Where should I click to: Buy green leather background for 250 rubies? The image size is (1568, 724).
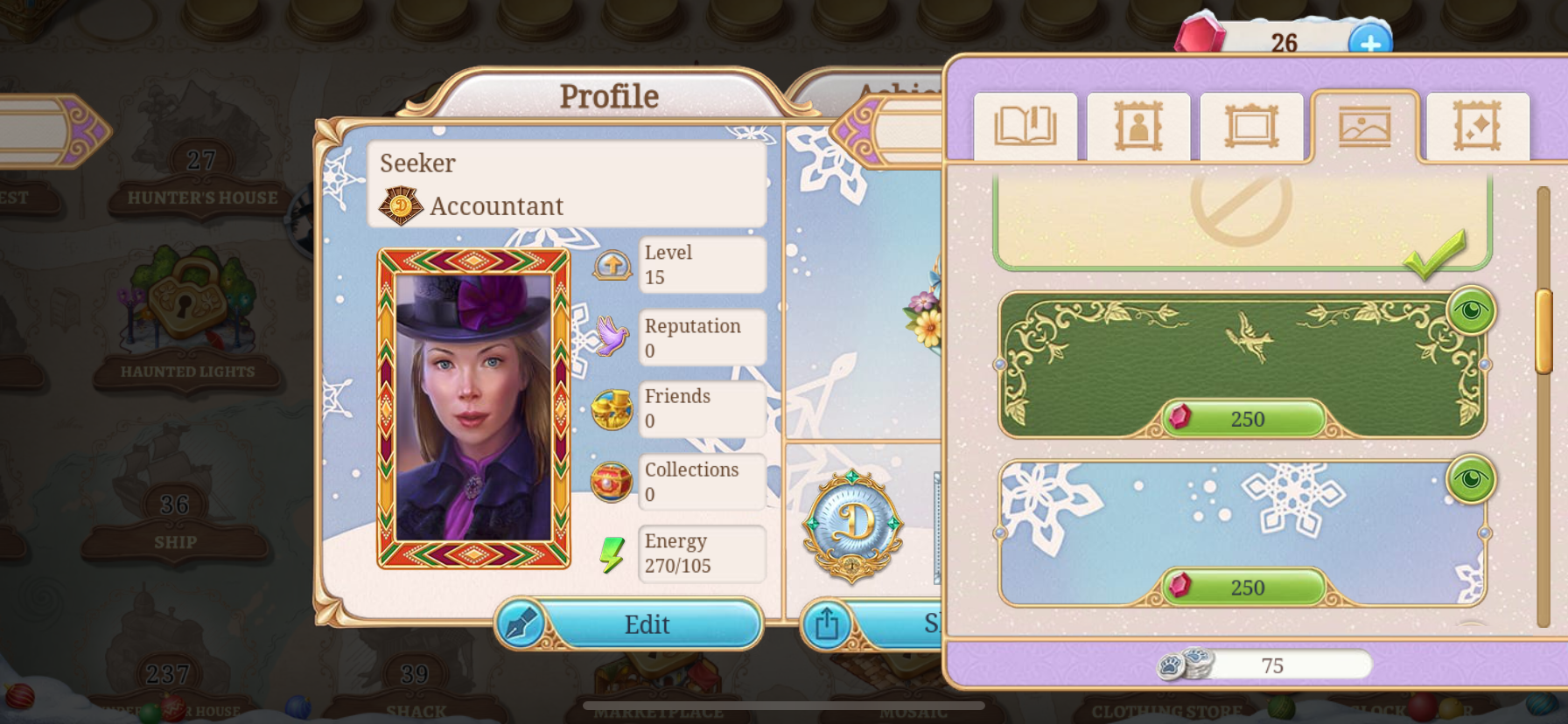pos(1243,419)
